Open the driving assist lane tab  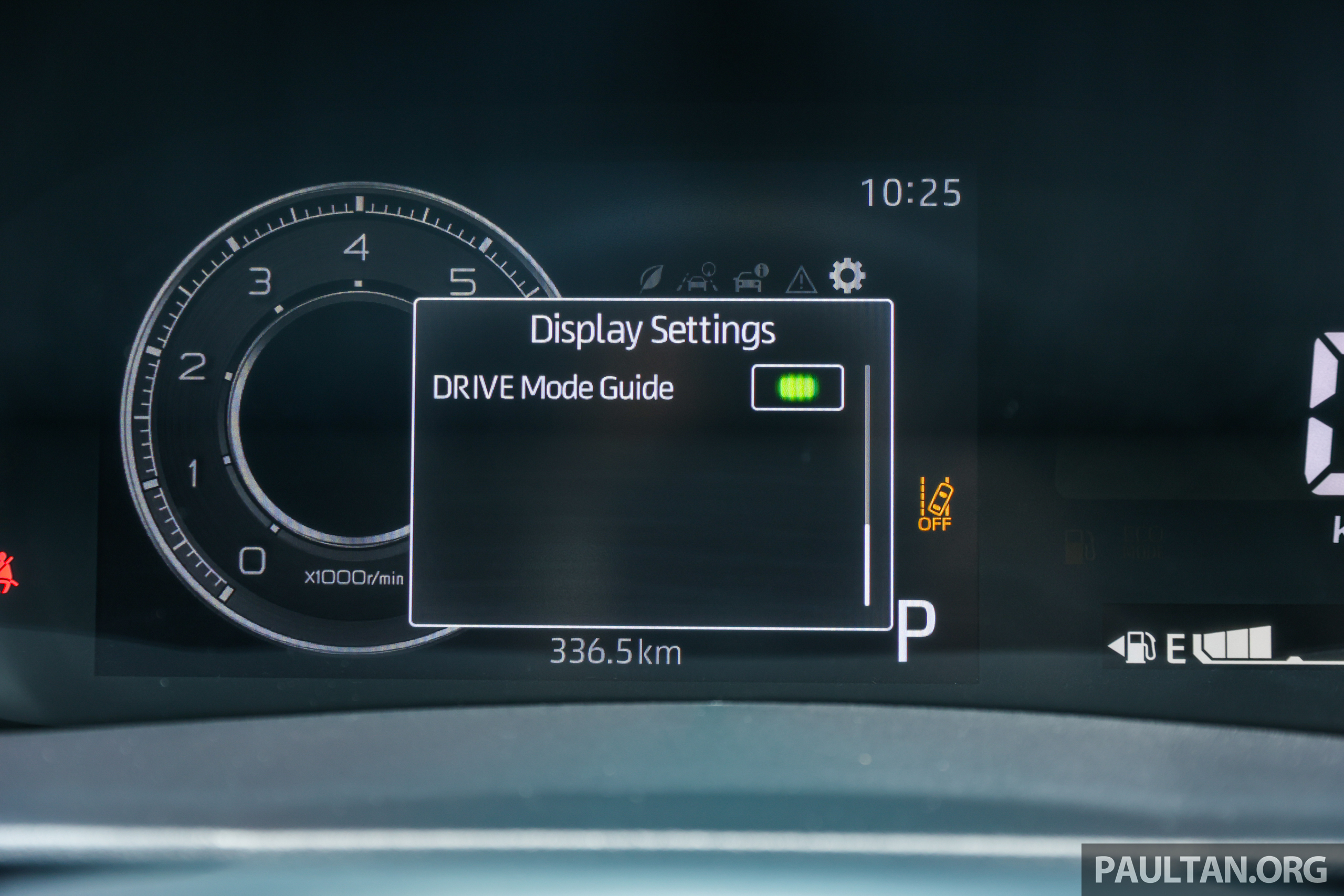coord(698,278)
